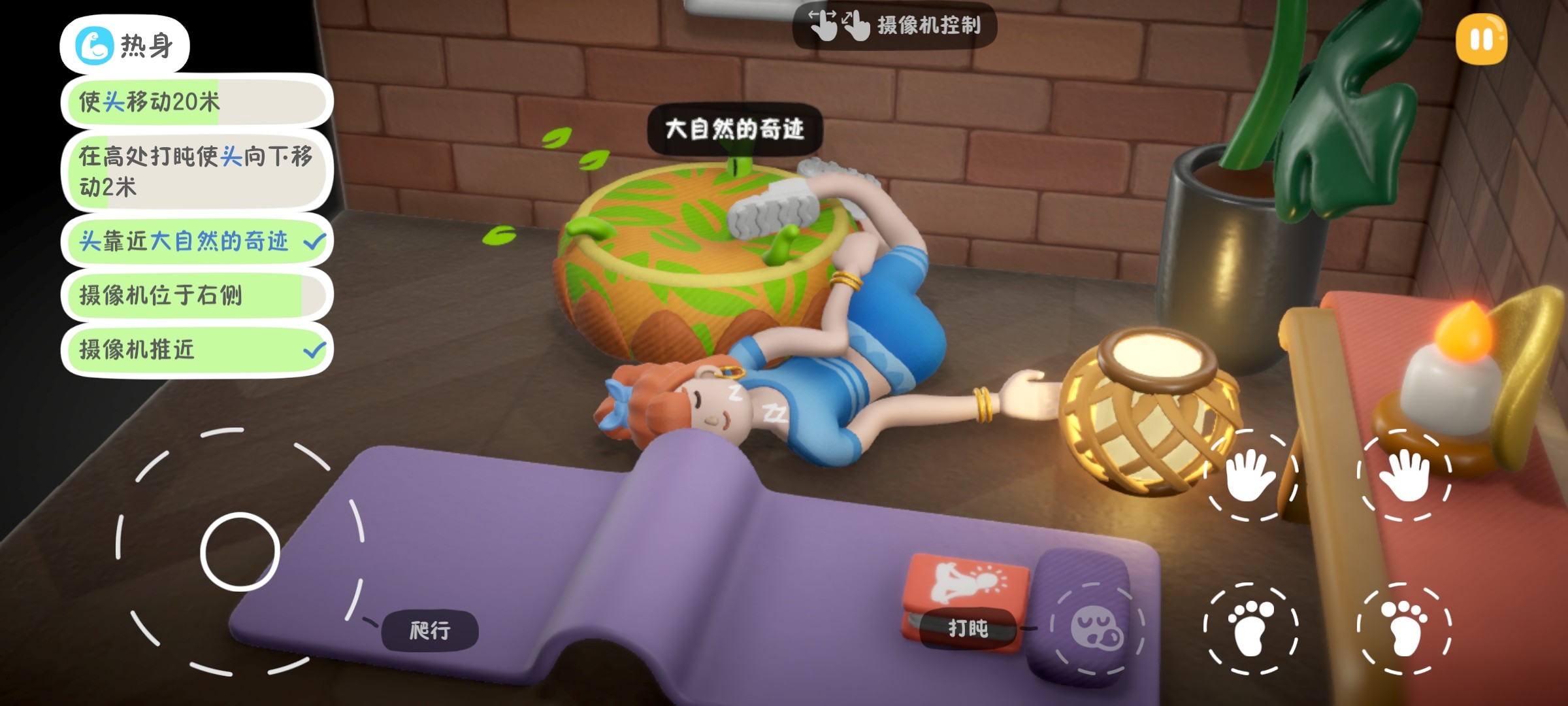Choose the 头靠近大自然的奇迹 objective
The image size is (1568, 706).
196,241
